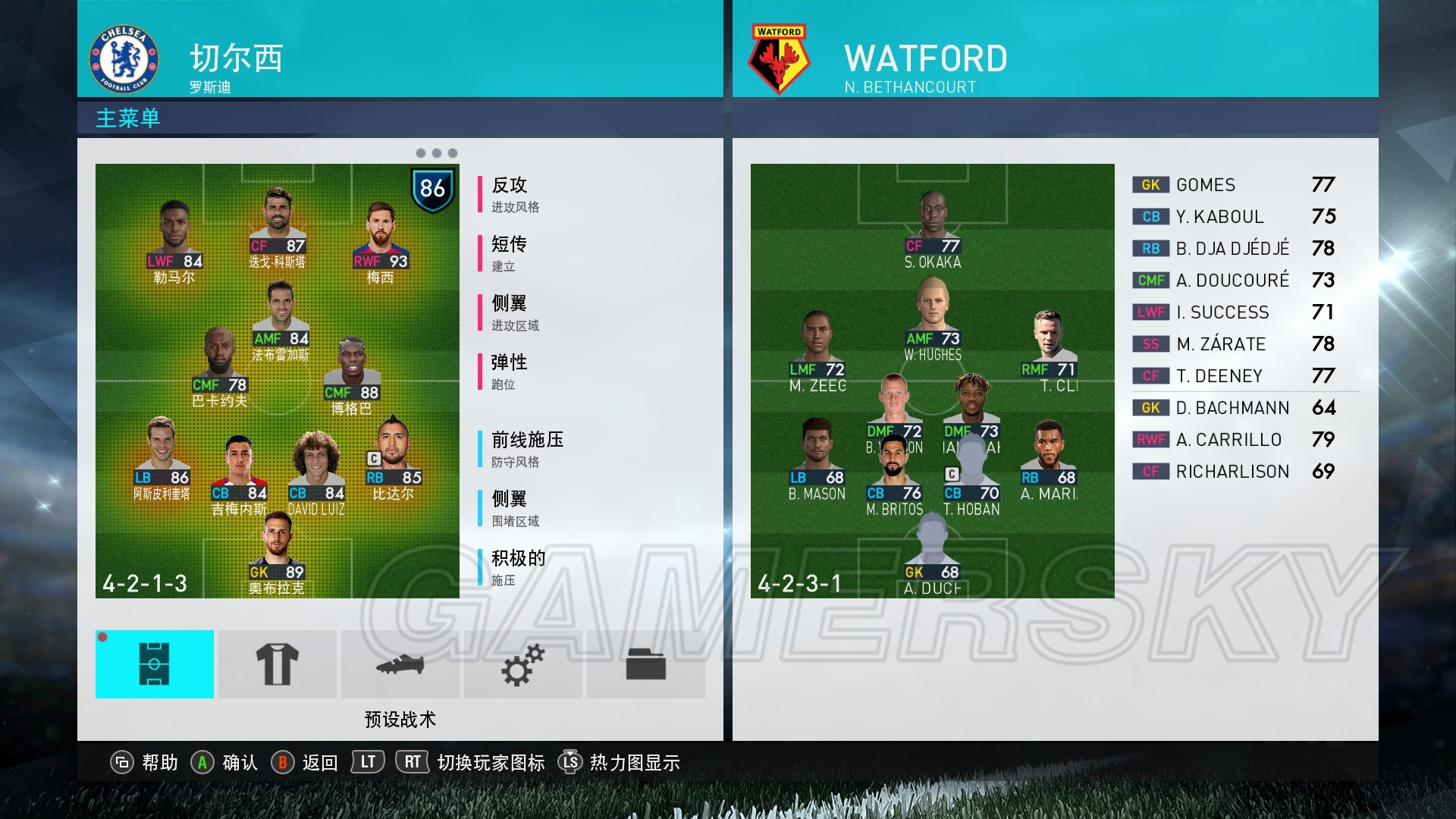Click the 帮助 controller help icon
1456x819 pixels.
[x=123, y=763]
